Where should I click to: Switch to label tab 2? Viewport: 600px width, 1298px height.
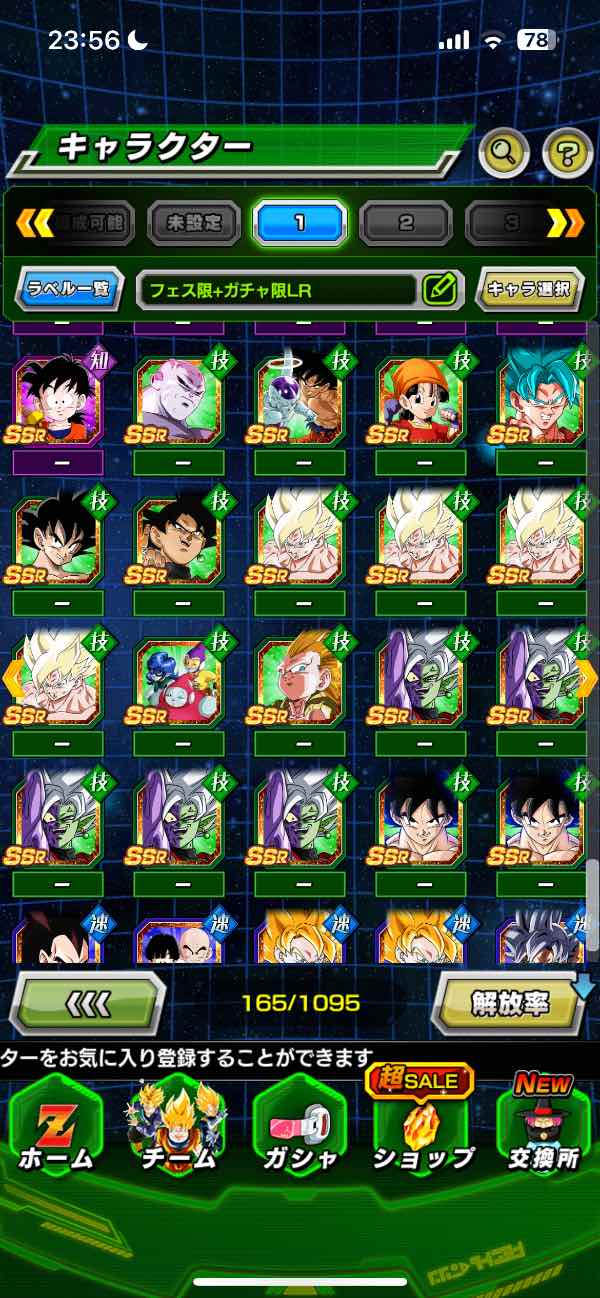tap(405, 222)
